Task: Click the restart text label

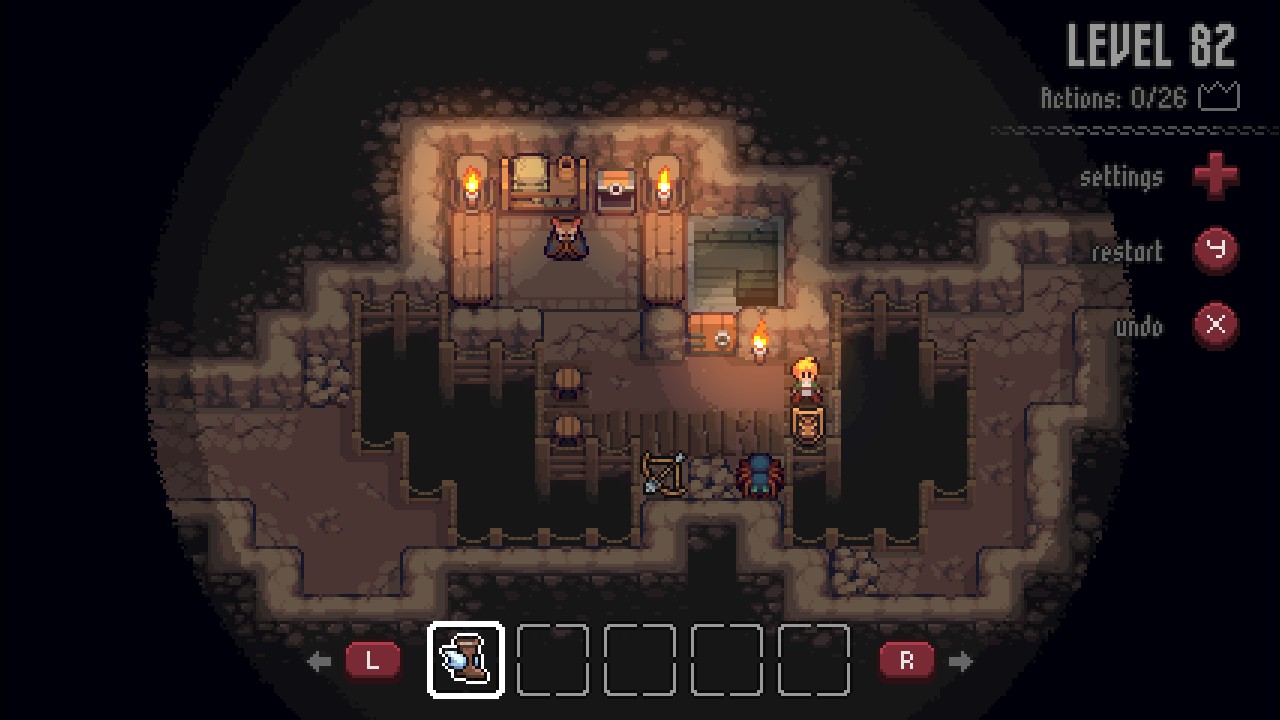Action: [x=1129, y=252]
